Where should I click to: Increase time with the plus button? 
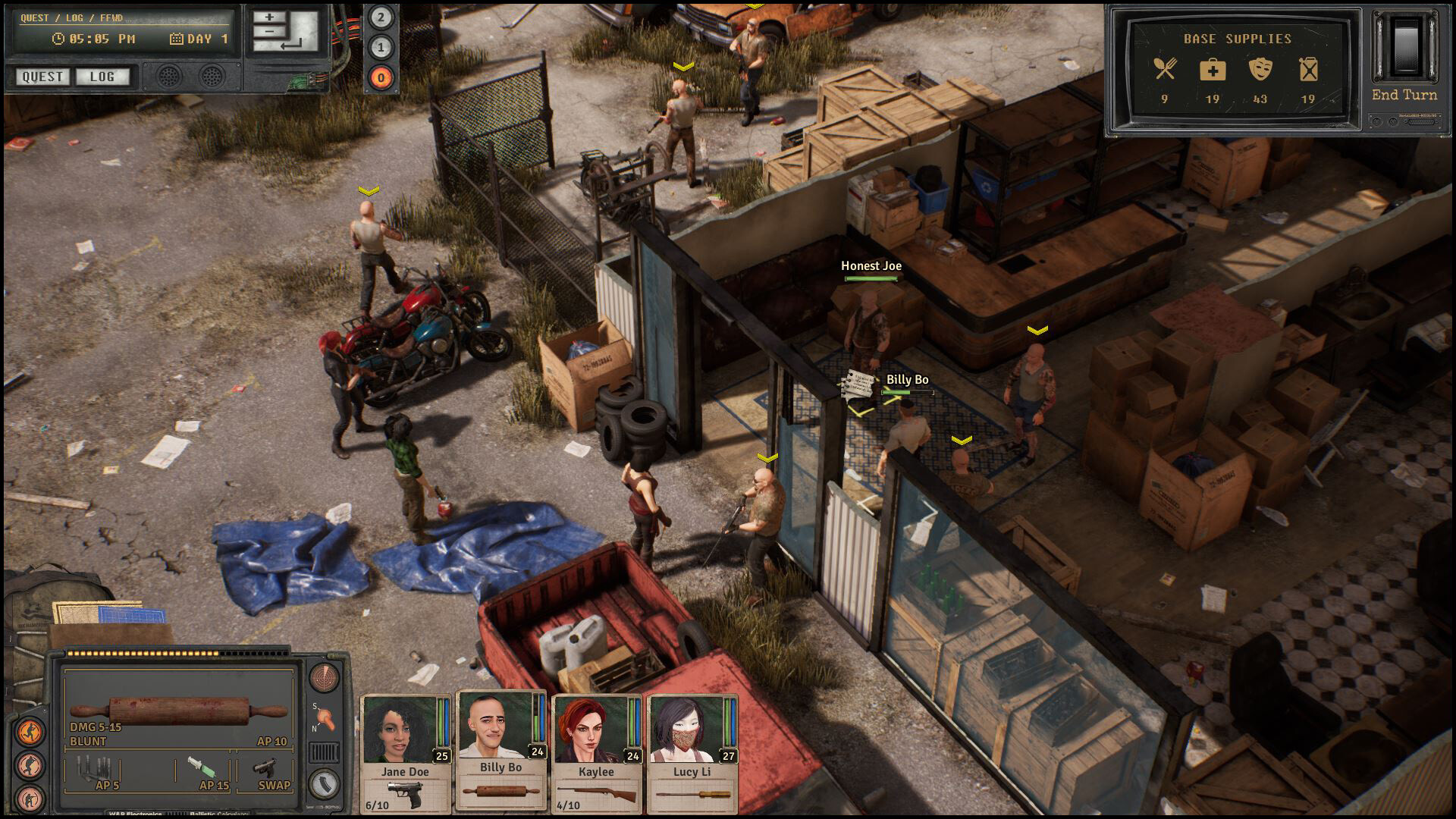(270, 15)
